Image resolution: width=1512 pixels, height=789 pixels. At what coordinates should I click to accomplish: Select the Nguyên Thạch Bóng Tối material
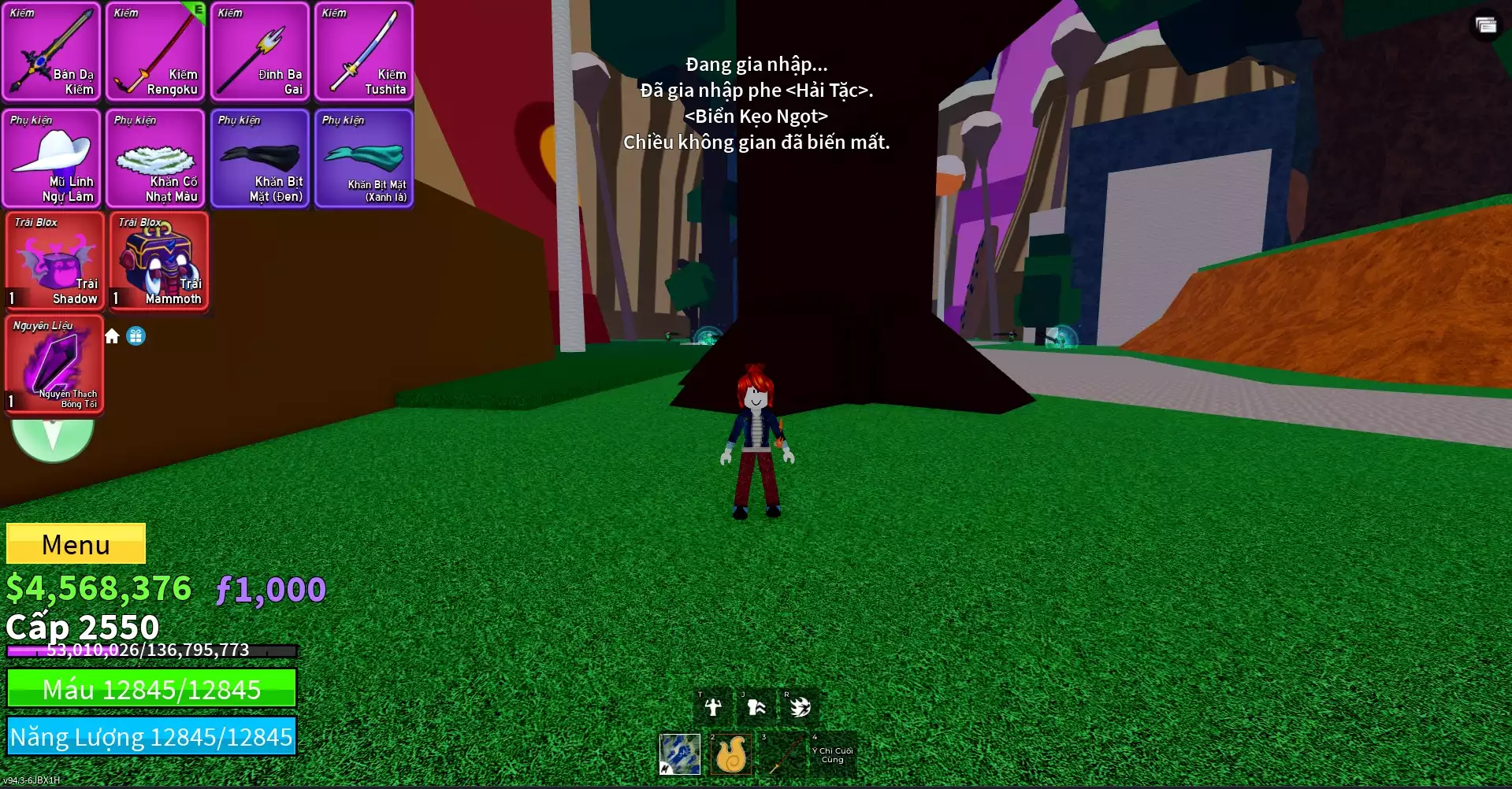tap(55, 365)
